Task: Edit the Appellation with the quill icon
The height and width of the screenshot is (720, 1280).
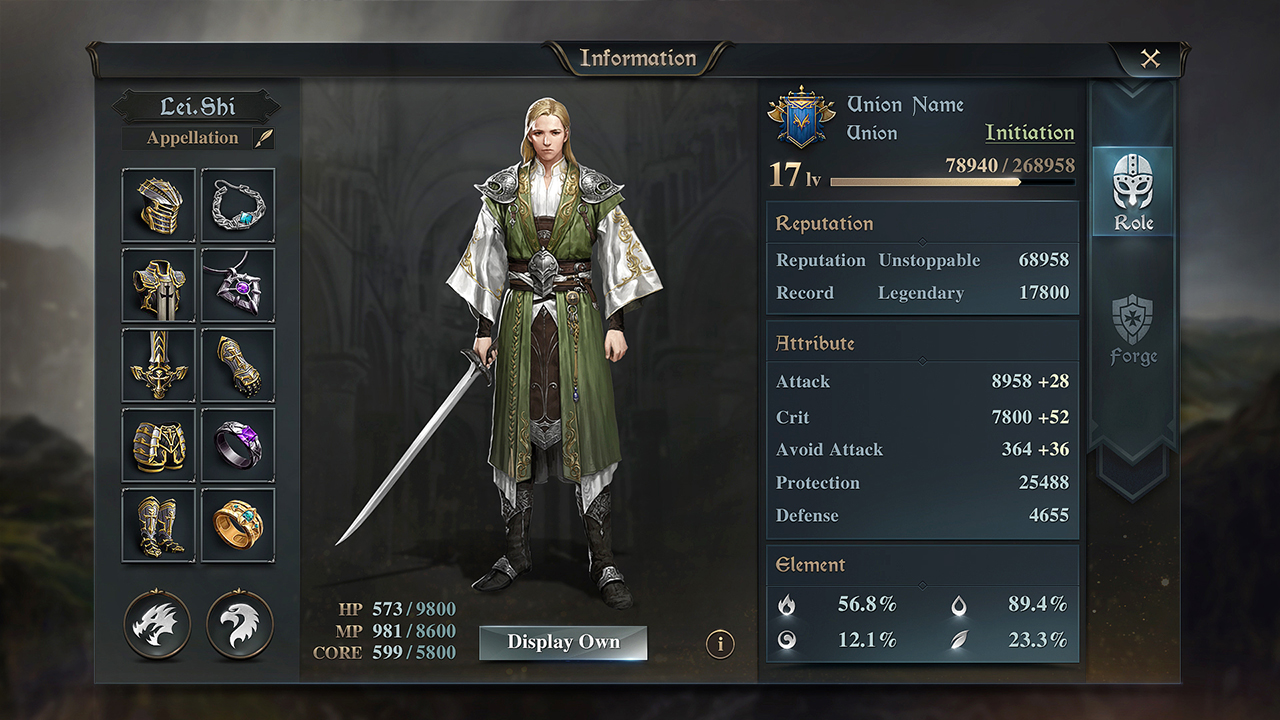Action: [264, 138]
